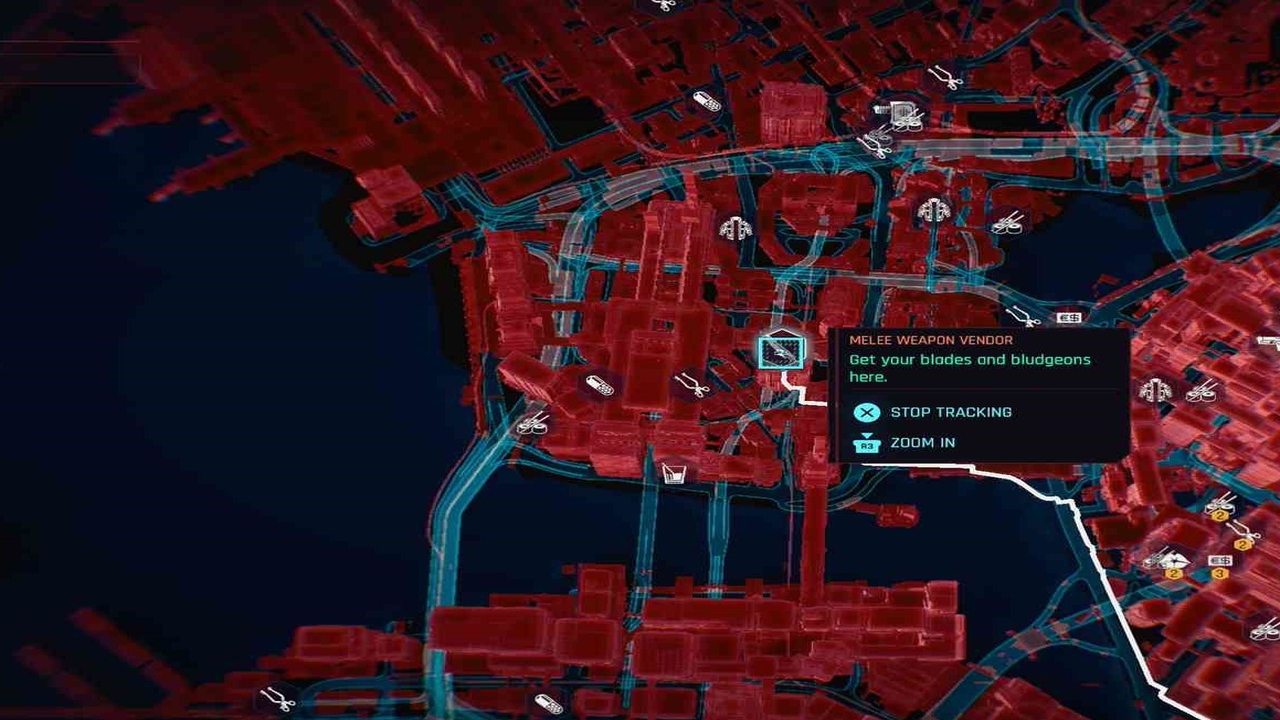Click the trash container icon below the tracked vendor
This screenshot has width=1280, height=720.
674,474
